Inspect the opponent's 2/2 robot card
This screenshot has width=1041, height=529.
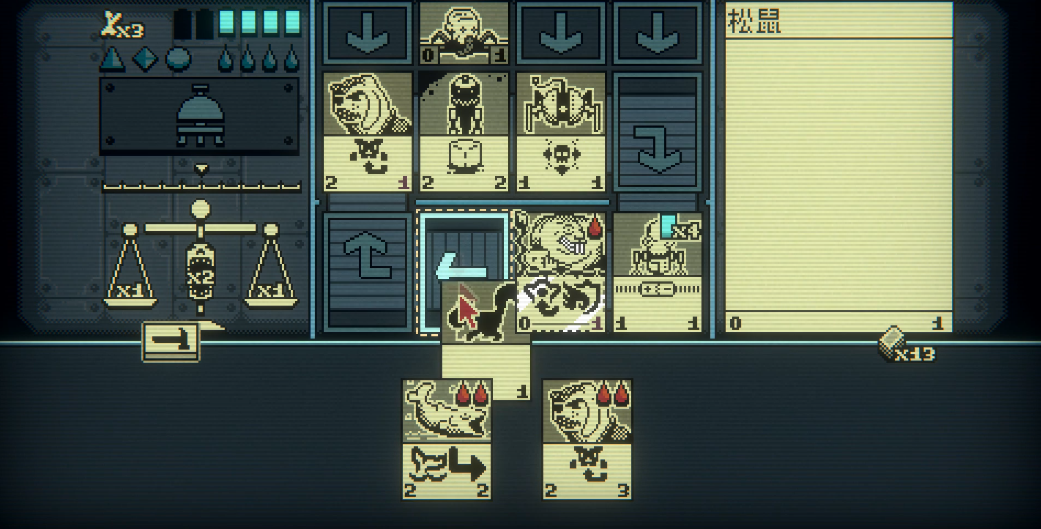click(463, 130)
